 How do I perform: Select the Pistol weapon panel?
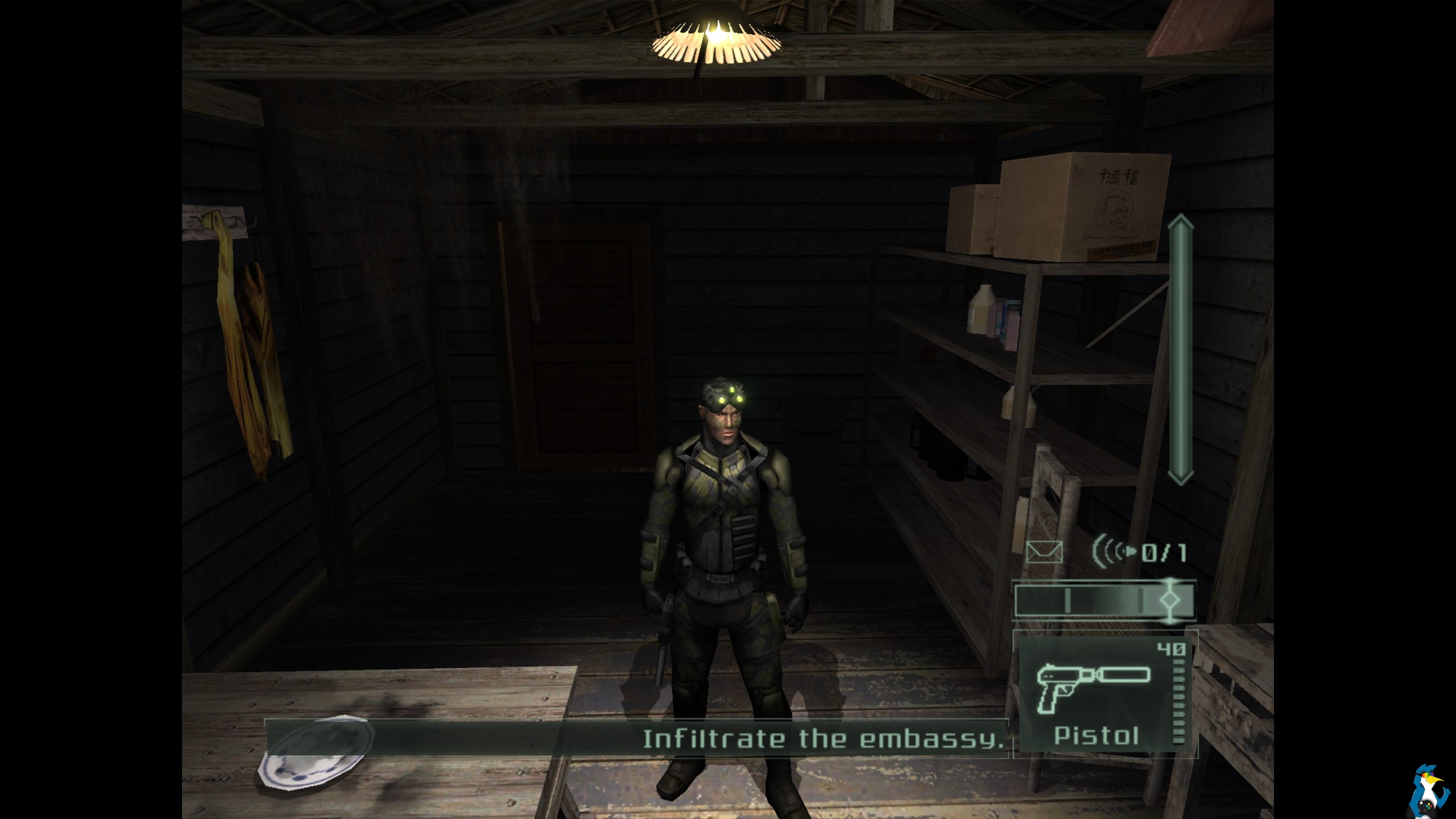coord(1105,694)
